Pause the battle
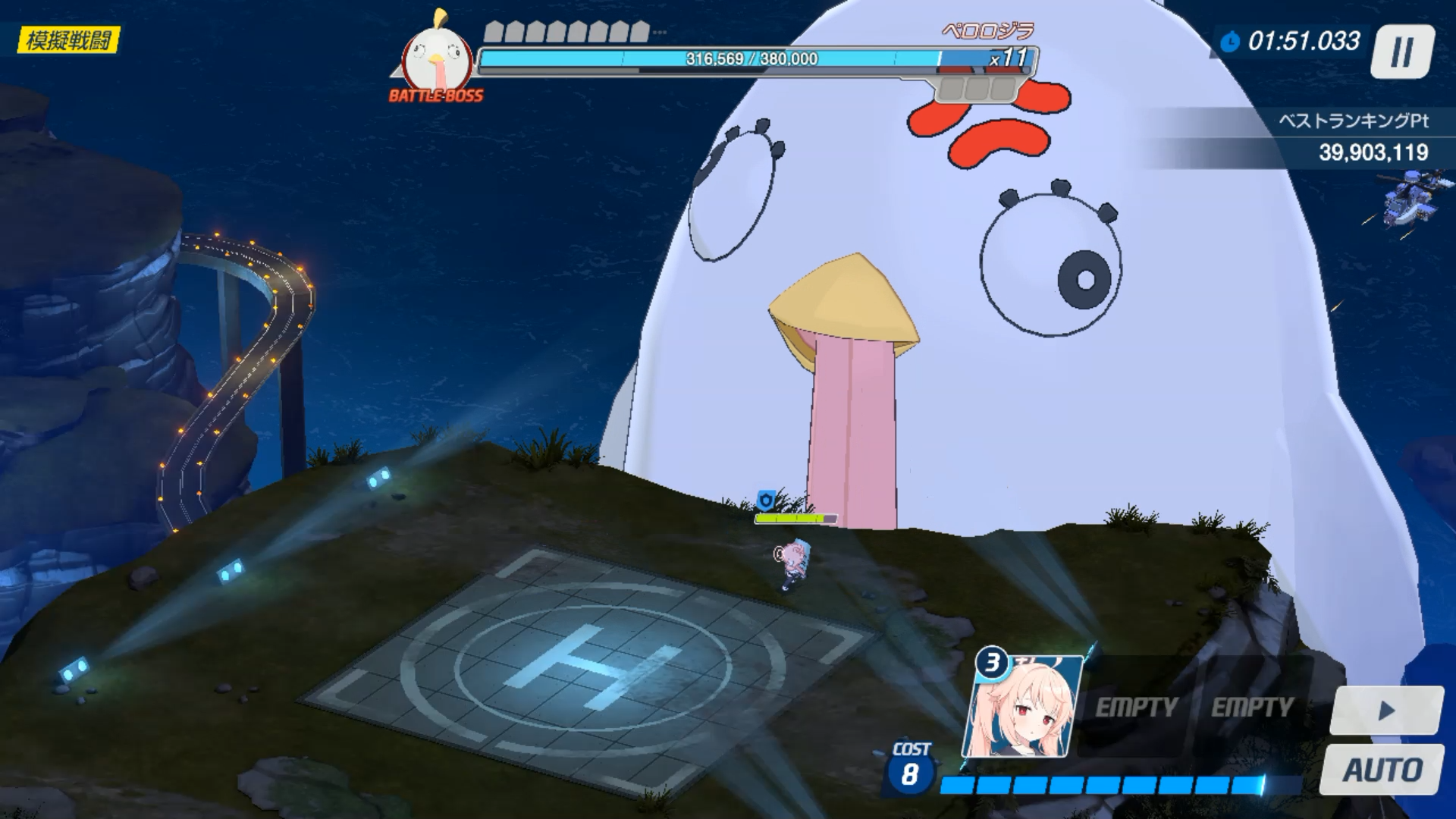Image resolution: width=1456 pixels, height=819 pixels. point(1401,52)
